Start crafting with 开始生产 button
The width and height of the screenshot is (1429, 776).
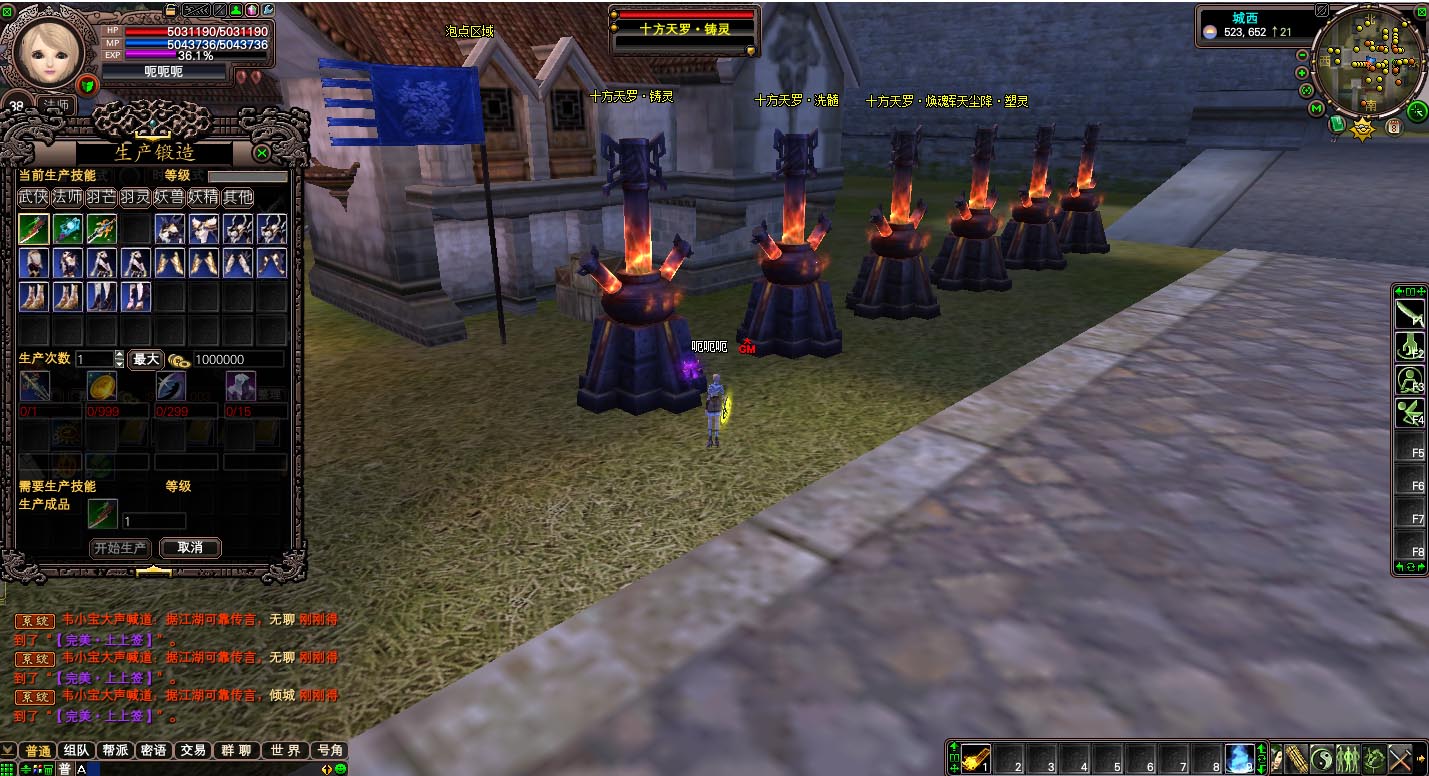click(120, 548)
